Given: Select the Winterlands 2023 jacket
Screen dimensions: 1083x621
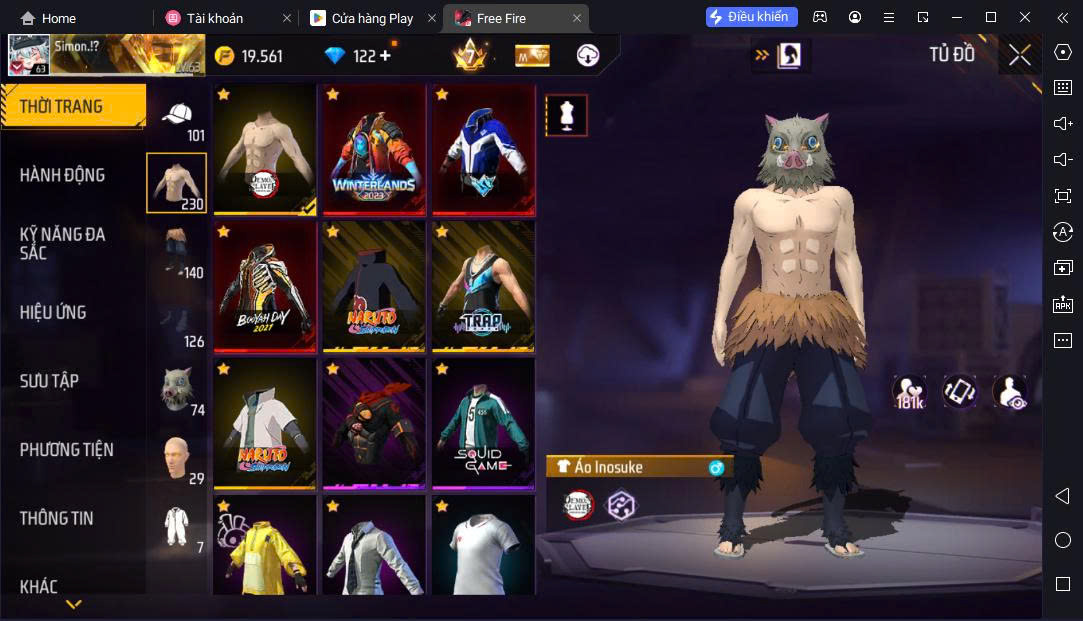Looking at the screenshot, I should pyautogui.click(x=373, y=150).
